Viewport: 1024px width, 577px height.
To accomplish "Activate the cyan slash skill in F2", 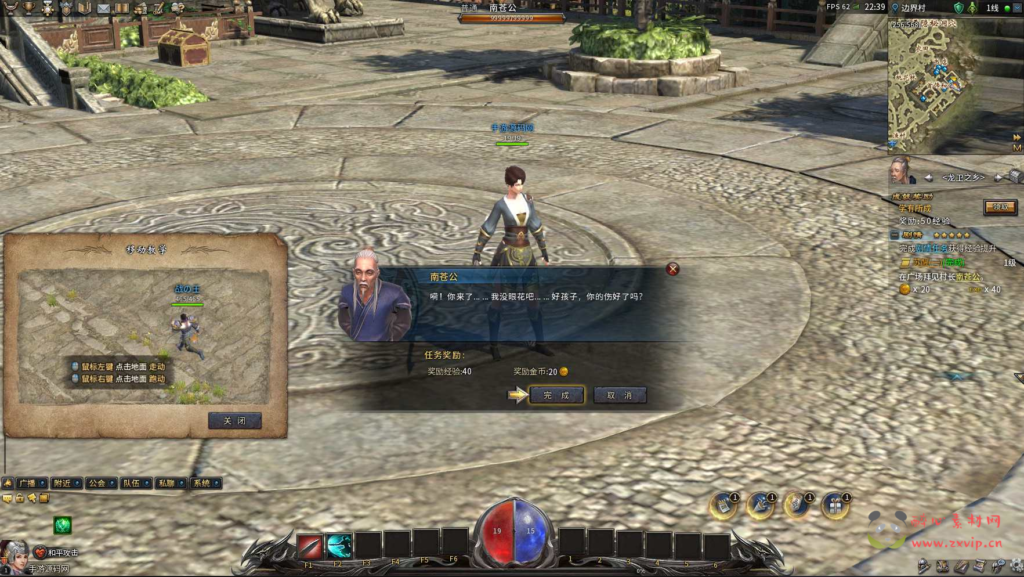I will click(339, 546).
